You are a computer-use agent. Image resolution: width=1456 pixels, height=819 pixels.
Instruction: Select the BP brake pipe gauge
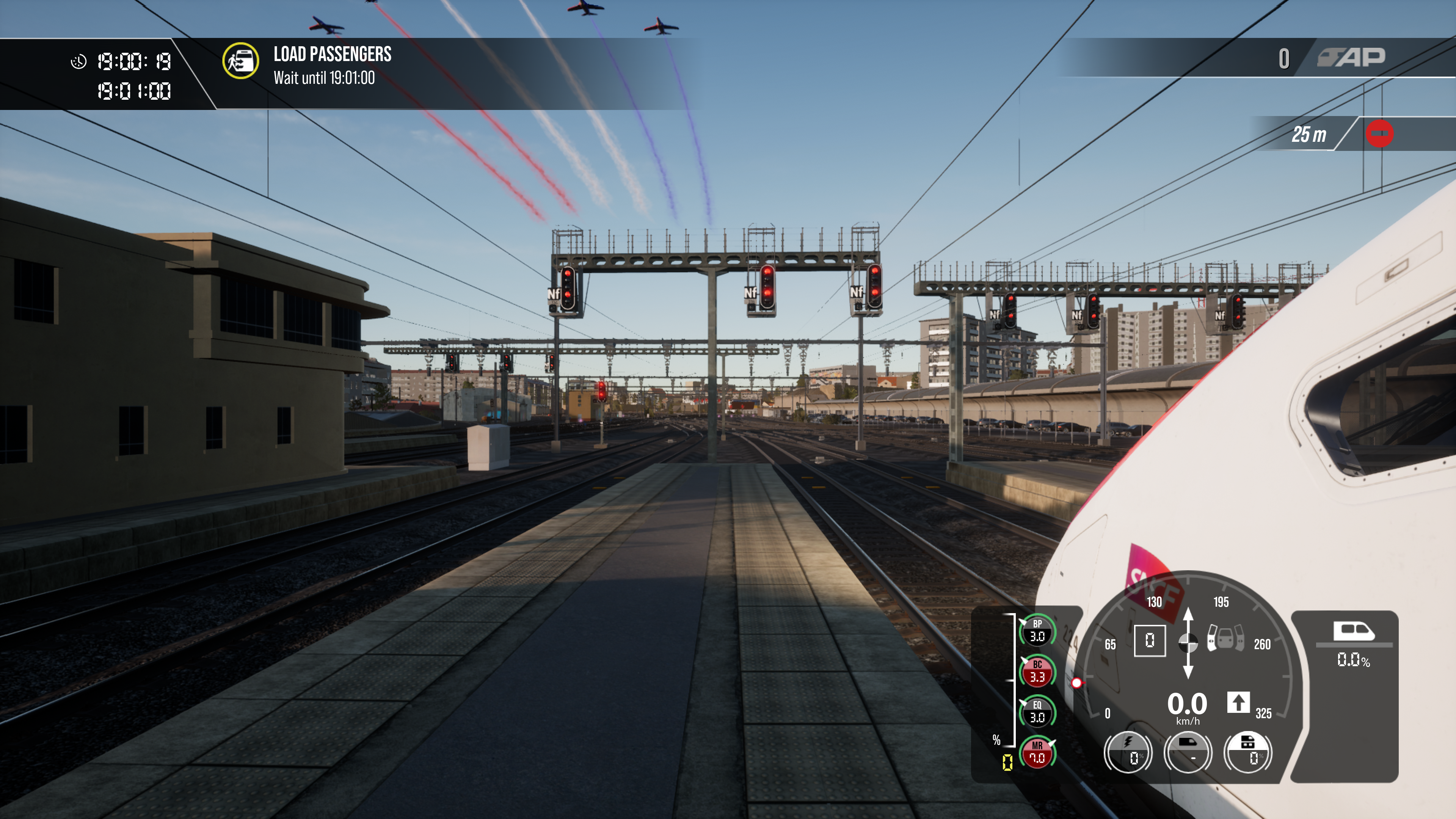(1037, 631)
